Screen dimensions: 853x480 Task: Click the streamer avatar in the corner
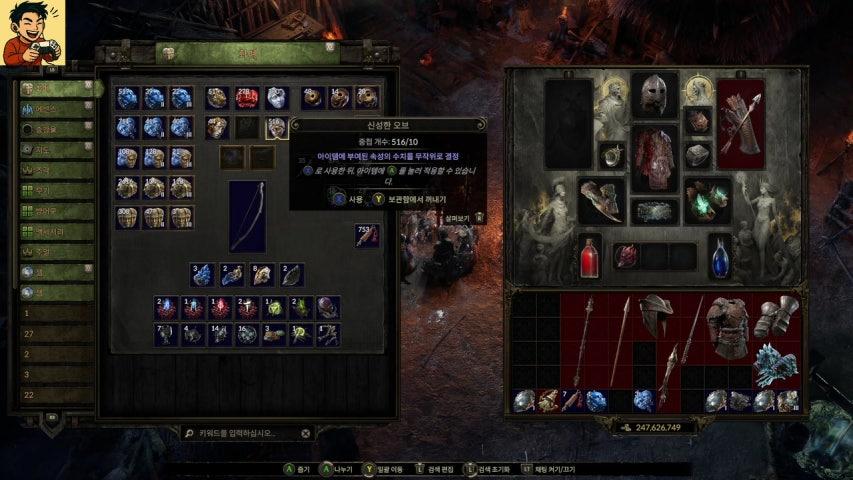33,33
